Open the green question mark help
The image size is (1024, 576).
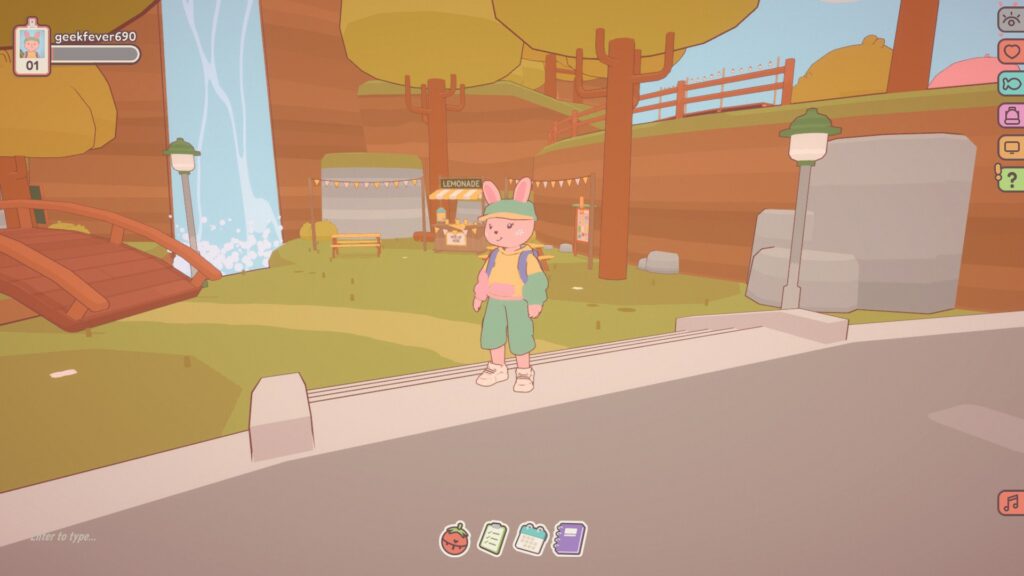point(1011,179)
